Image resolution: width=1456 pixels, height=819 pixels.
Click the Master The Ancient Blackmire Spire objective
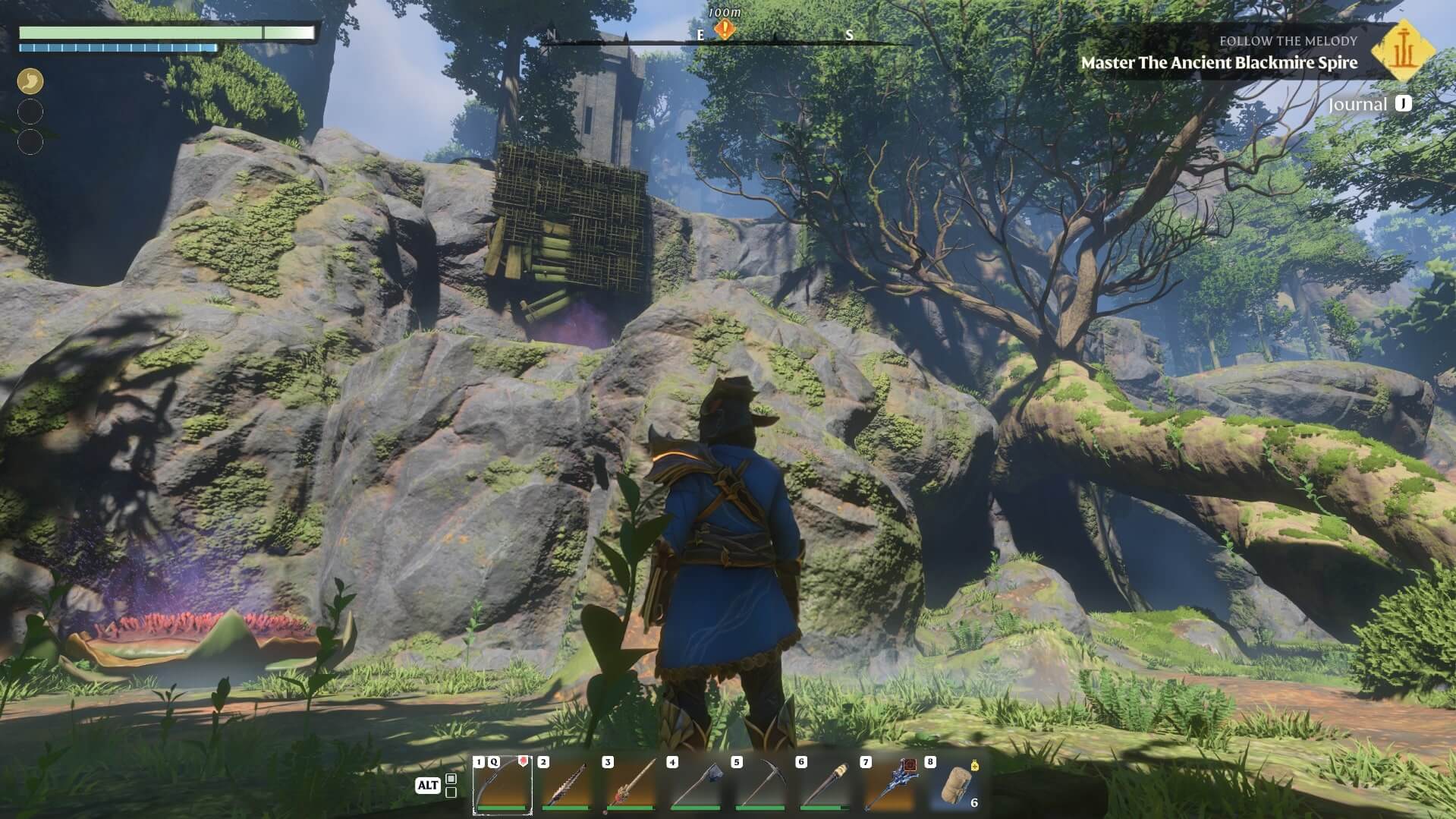tap(1219, 63)
